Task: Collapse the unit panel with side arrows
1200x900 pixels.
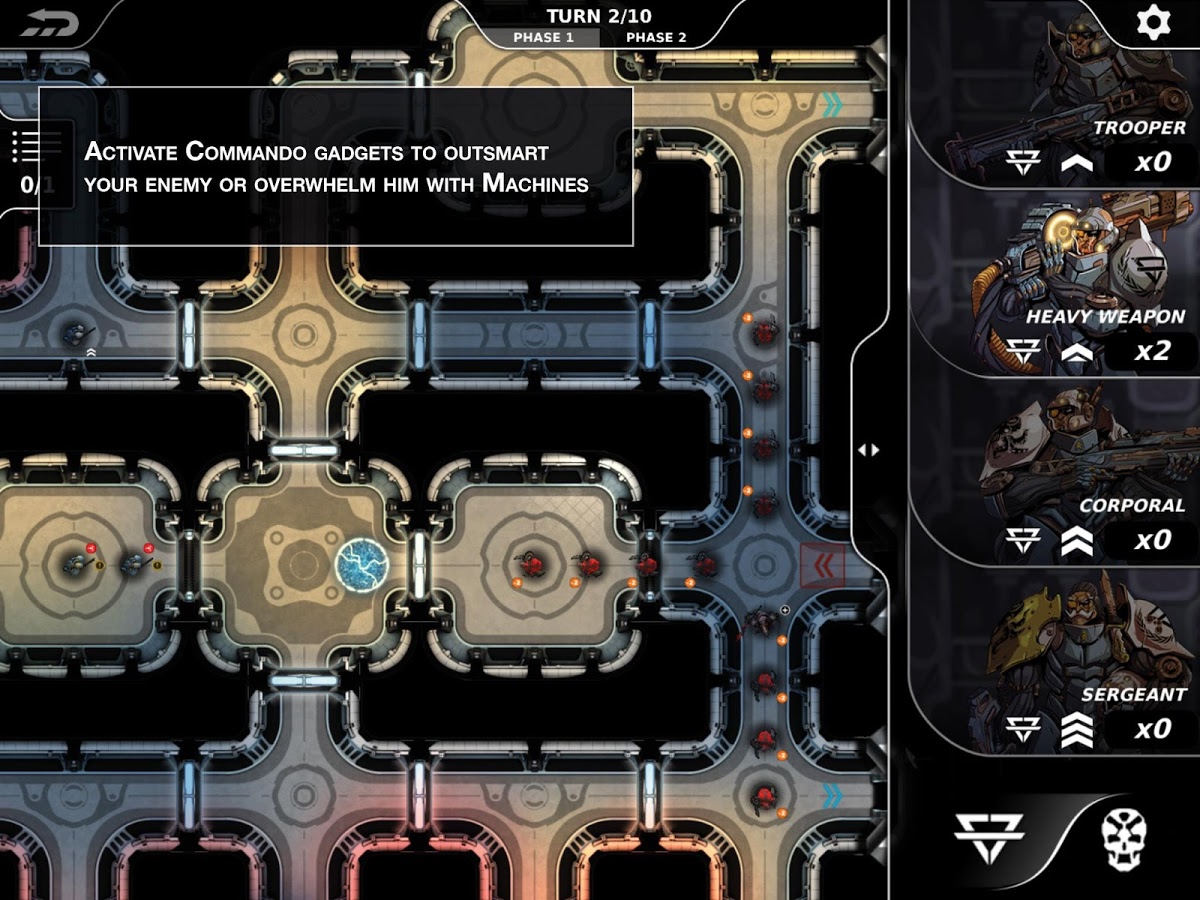Action: (x=869, y=450)
